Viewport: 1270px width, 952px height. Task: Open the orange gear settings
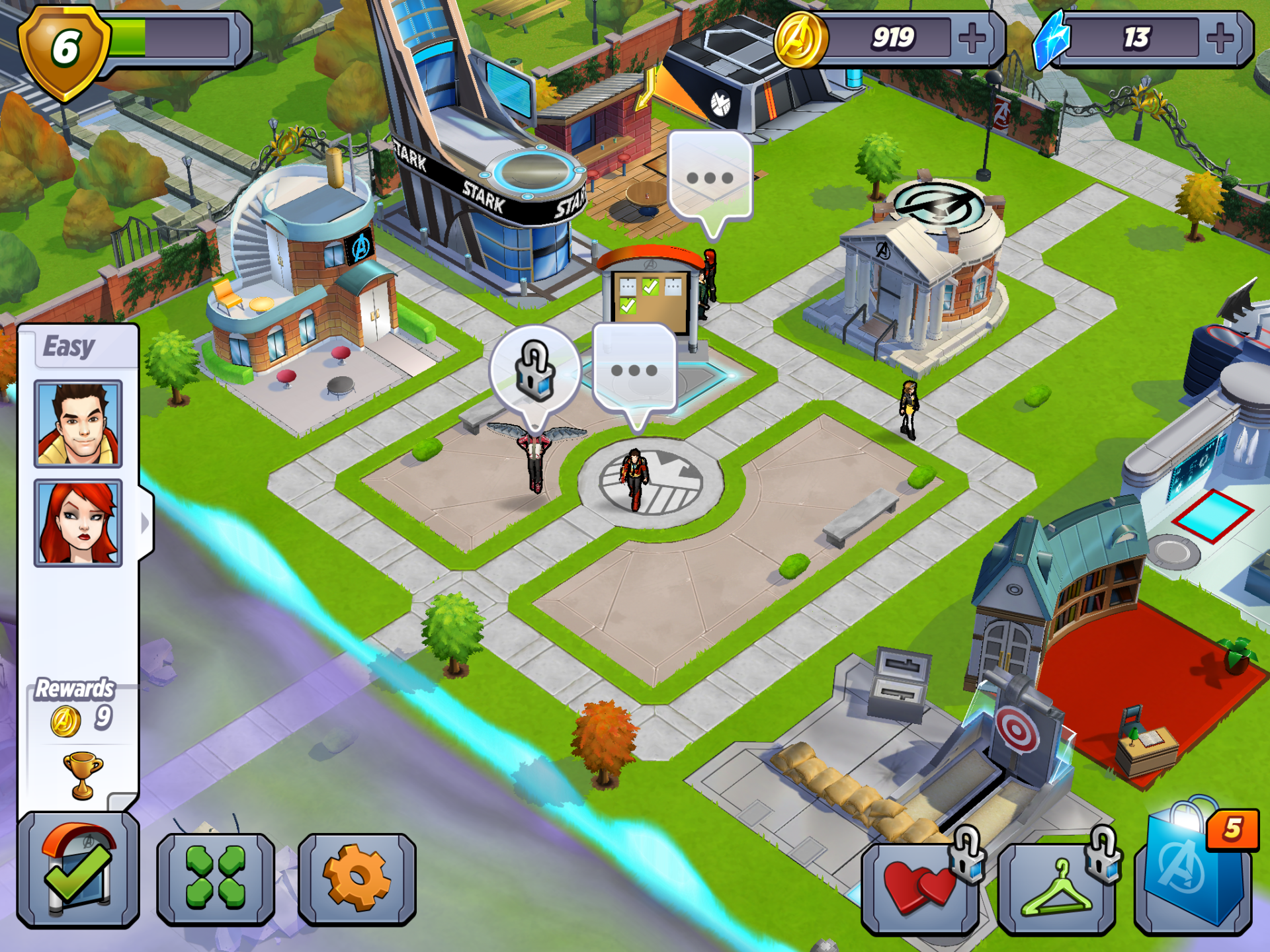pos(357,878)
